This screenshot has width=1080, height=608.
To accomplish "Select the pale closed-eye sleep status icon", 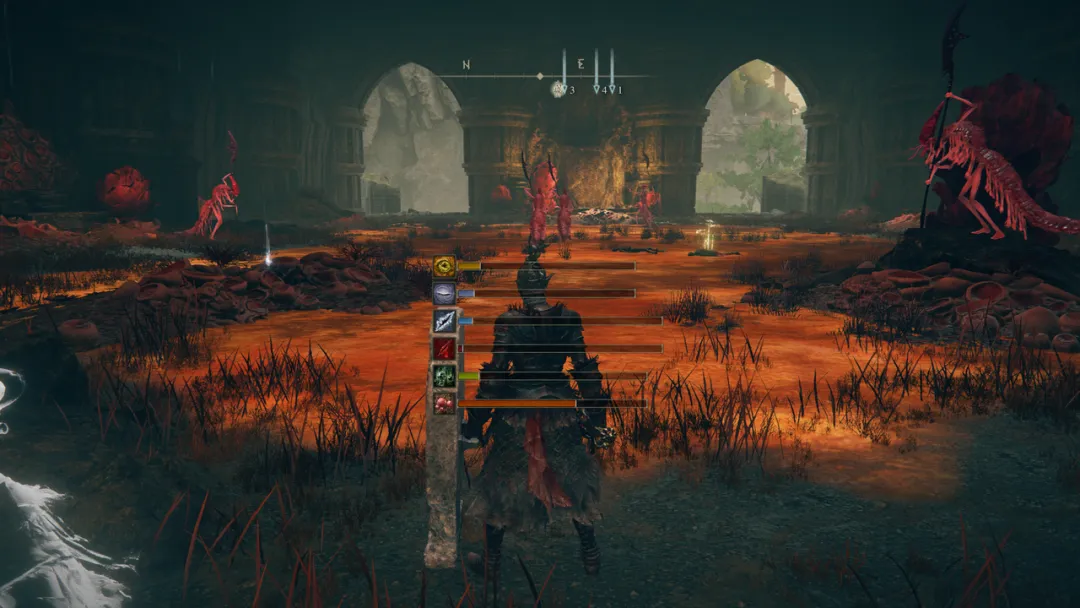I will (444, 293).
